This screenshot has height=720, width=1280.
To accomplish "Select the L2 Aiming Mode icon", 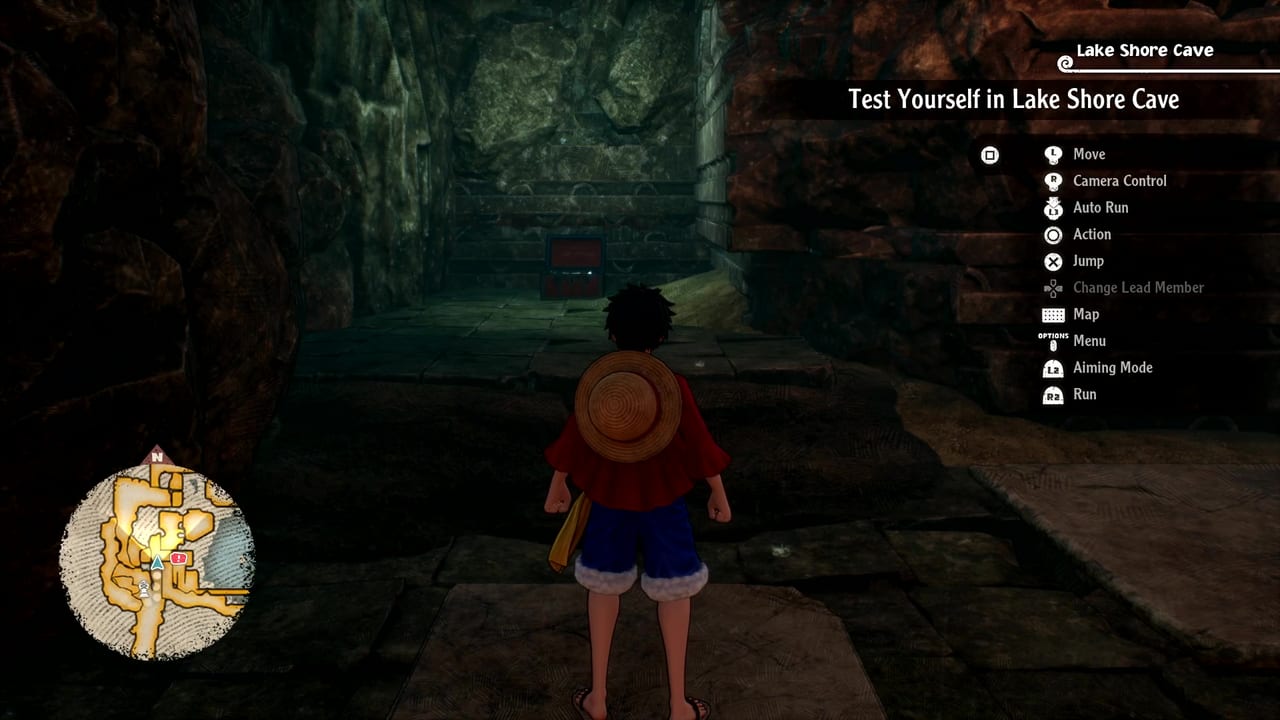I will pyautogui.click(x=1052, y=368).
